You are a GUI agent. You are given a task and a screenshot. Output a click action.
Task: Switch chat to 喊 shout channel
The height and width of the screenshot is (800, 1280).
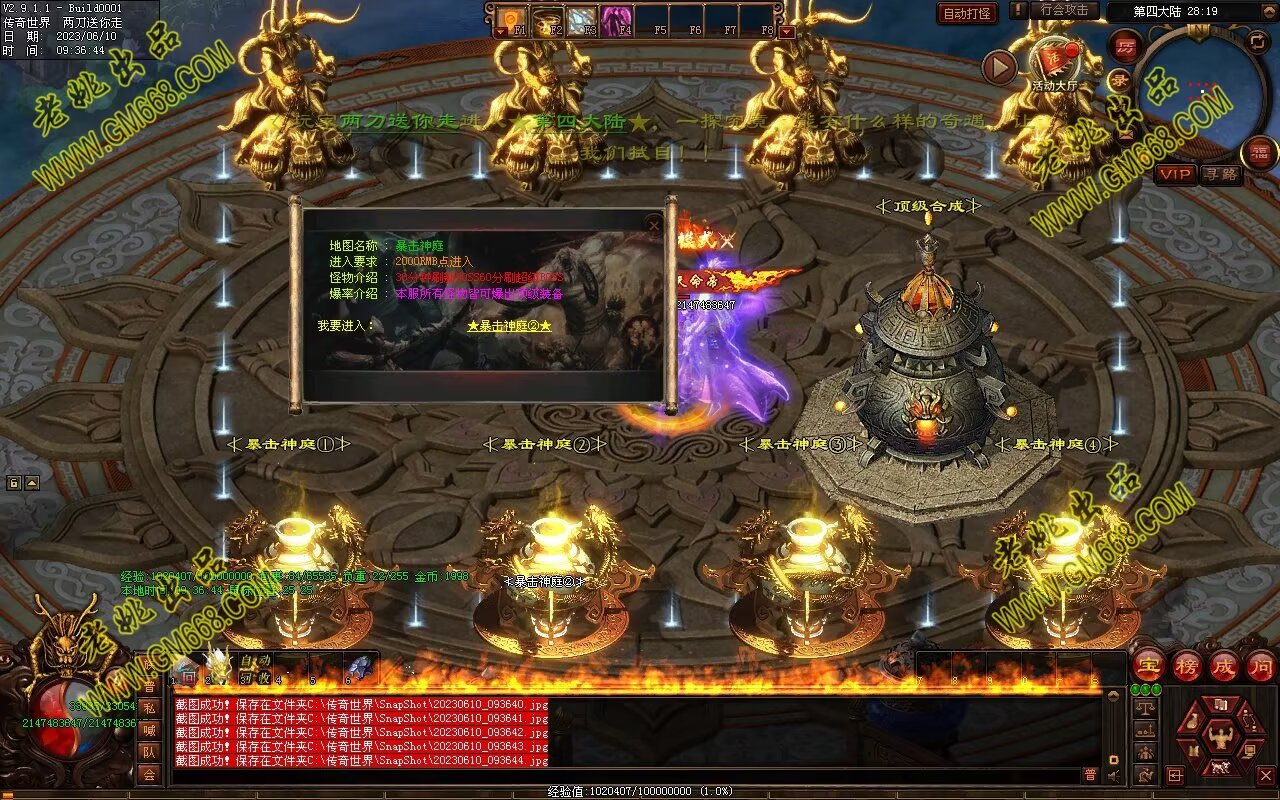[148, 730]
